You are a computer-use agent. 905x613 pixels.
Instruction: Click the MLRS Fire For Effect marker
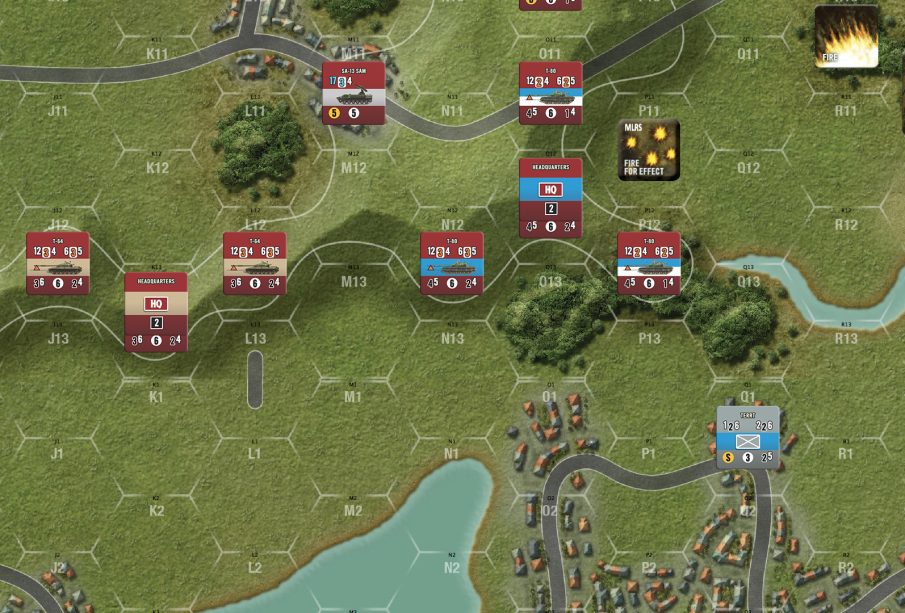click(648, 150)
